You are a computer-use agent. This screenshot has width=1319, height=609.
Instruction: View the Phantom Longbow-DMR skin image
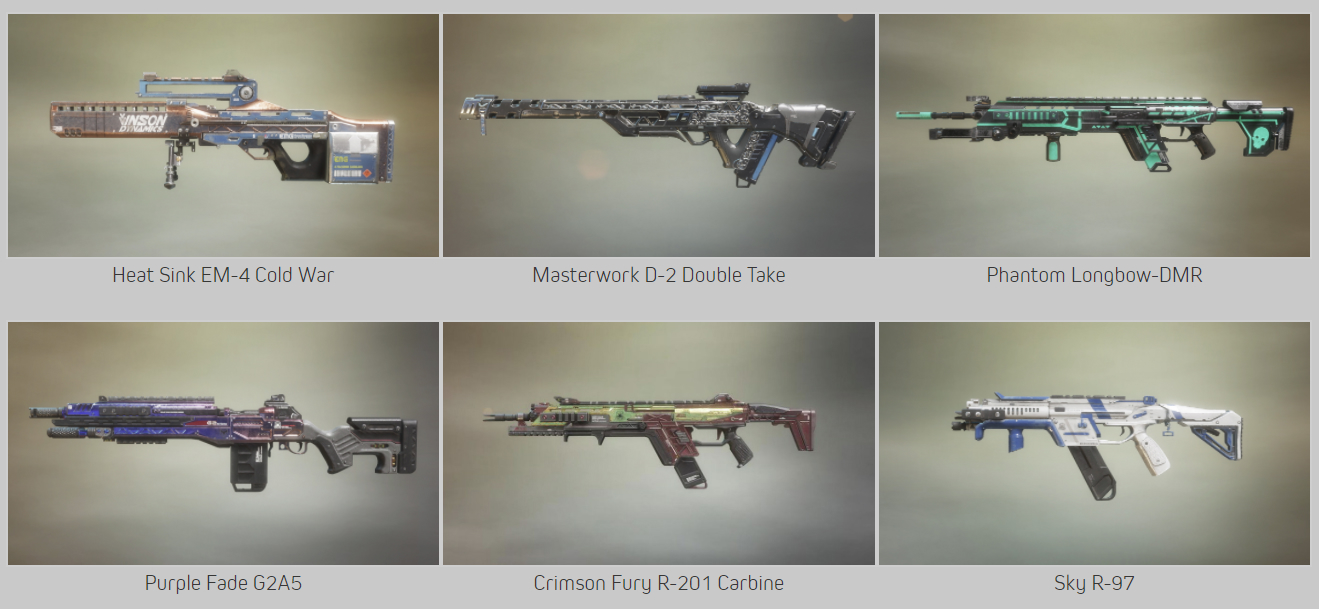tap(1094, 135)
